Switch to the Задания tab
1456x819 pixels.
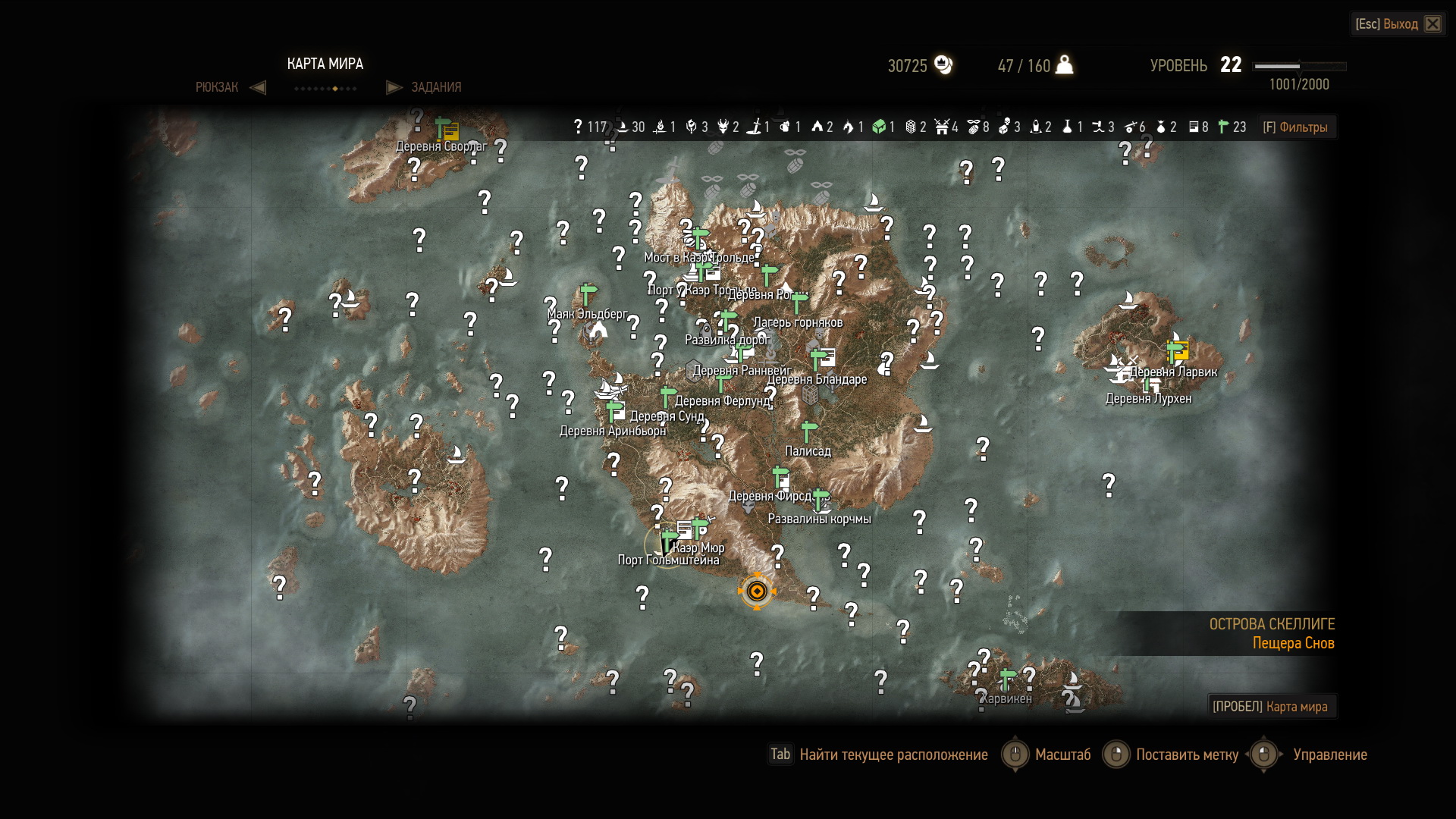(435, 87)
